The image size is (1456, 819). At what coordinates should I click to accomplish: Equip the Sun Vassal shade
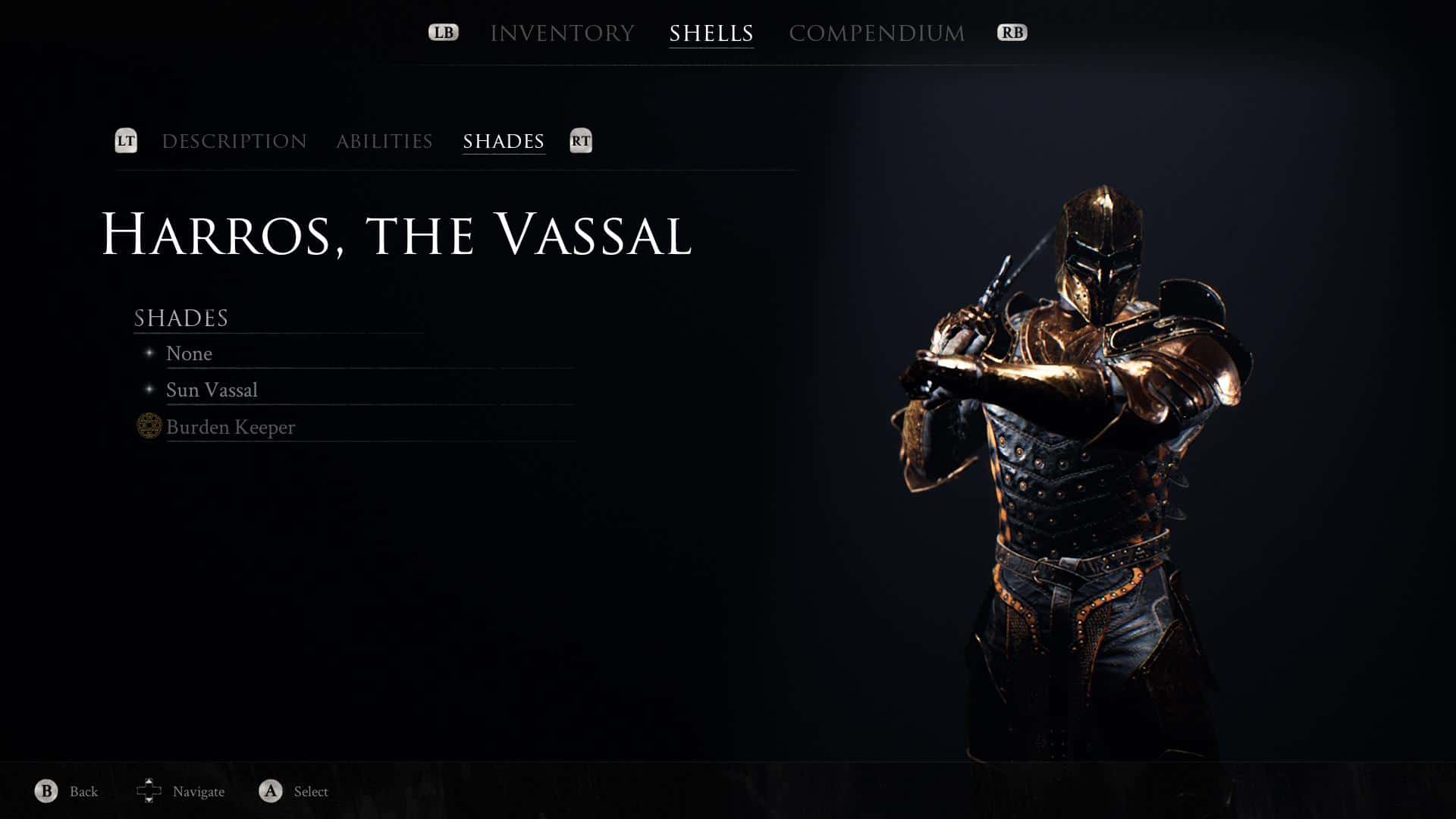(212, 390)
